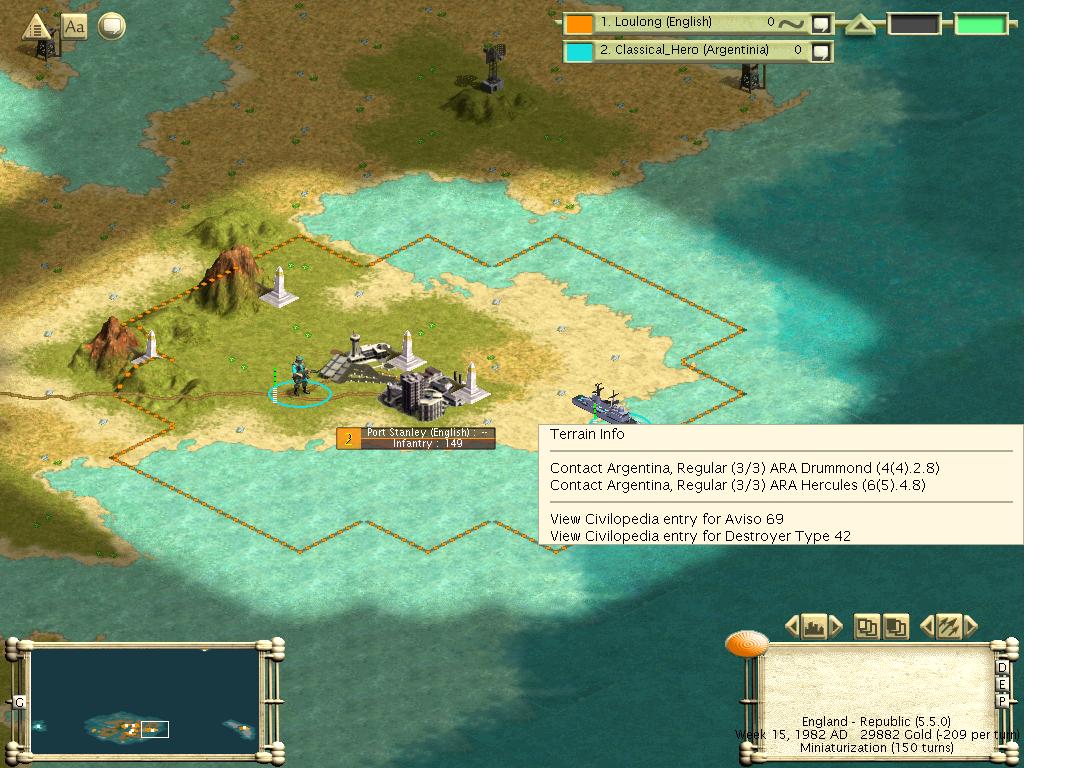Select Terrain Info from context menu

[x=587, y=435]
